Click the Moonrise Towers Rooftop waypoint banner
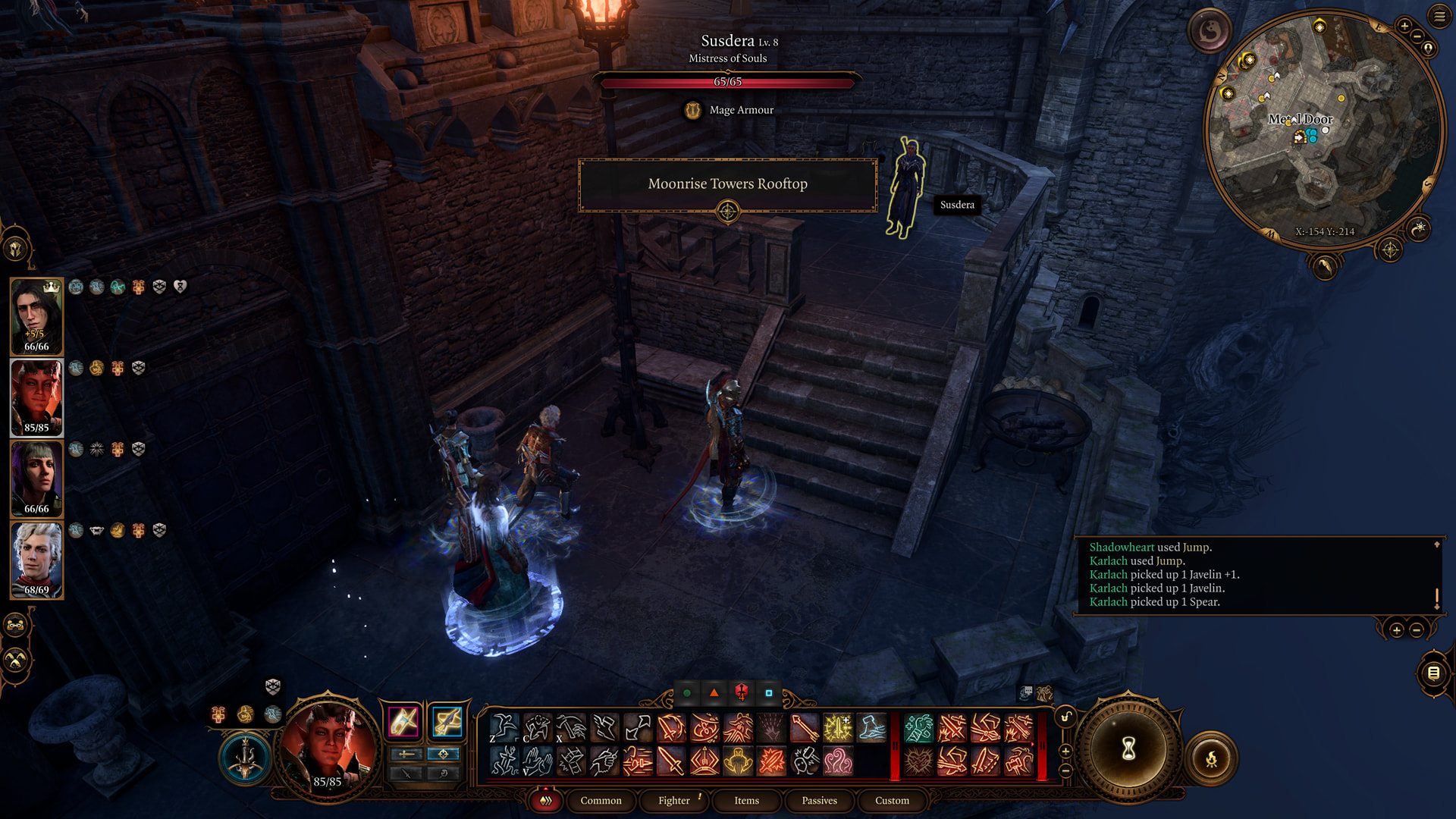 (727, 184)
